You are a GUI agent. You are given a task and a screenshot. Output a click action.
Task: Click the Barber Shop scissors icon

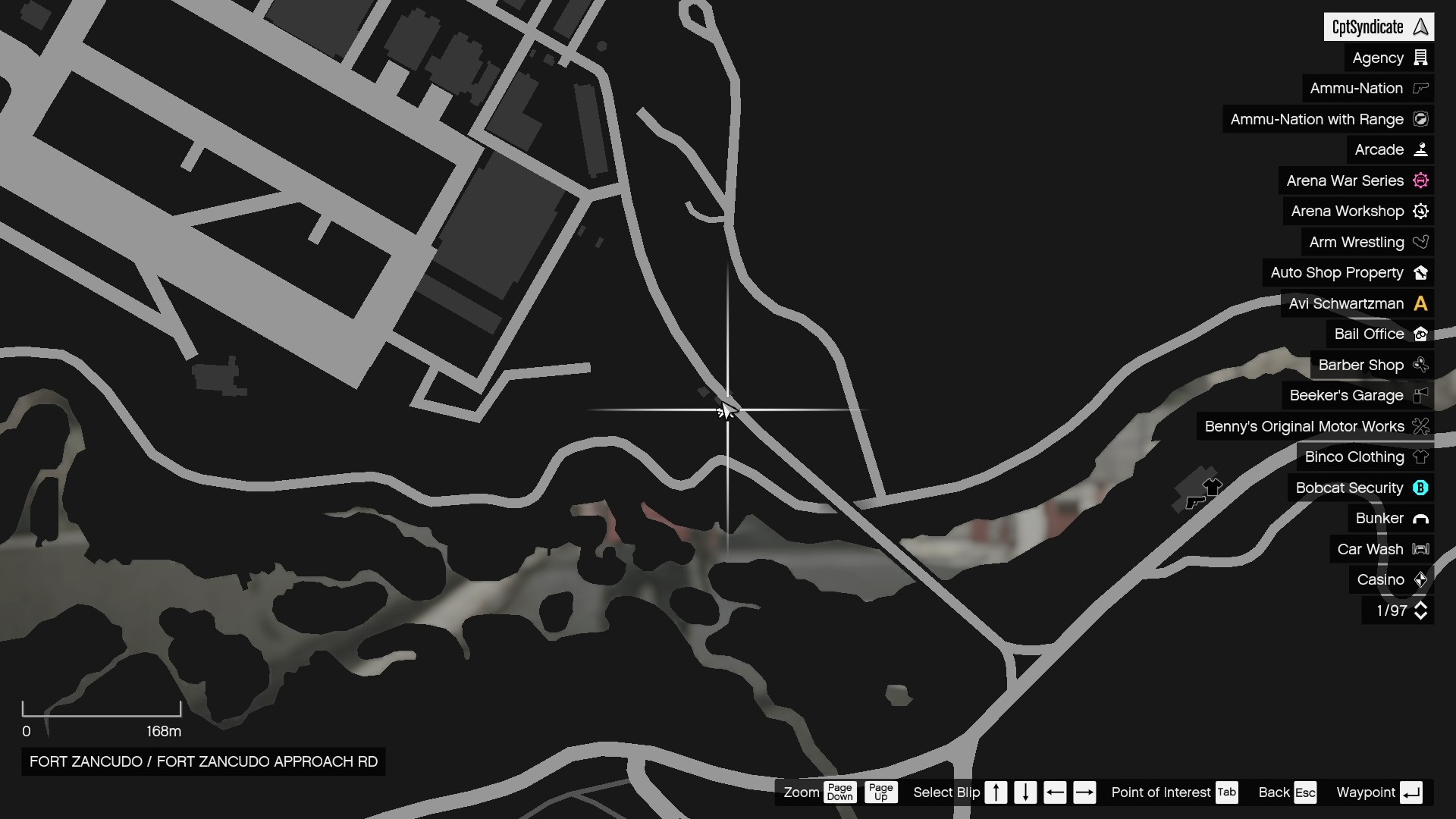pos(1421,366)
